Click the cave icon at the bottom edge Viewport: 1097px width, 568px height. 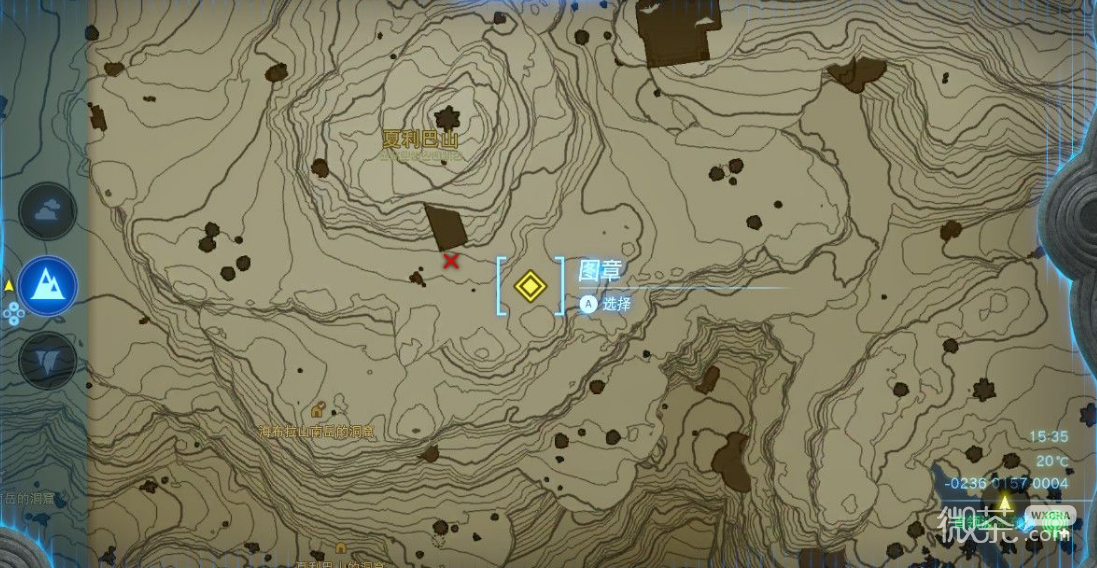(x=341, y=548)
